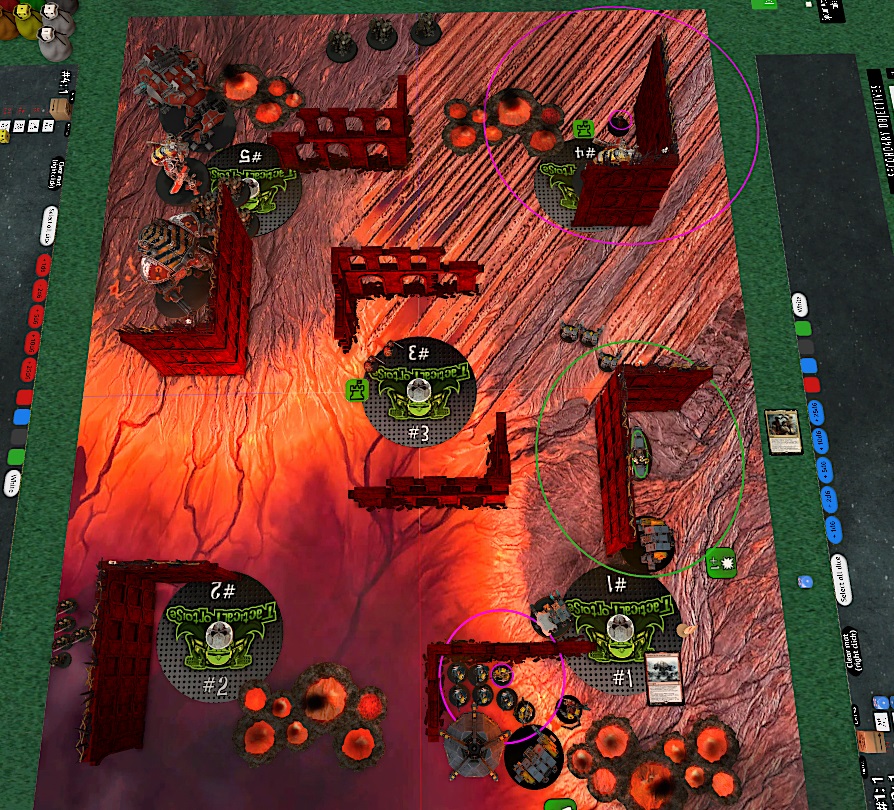Image resolution: width=894 pixels, height=810 pixels.
Task: Click the green icon left of objective #3
Action: click(355, 390)
